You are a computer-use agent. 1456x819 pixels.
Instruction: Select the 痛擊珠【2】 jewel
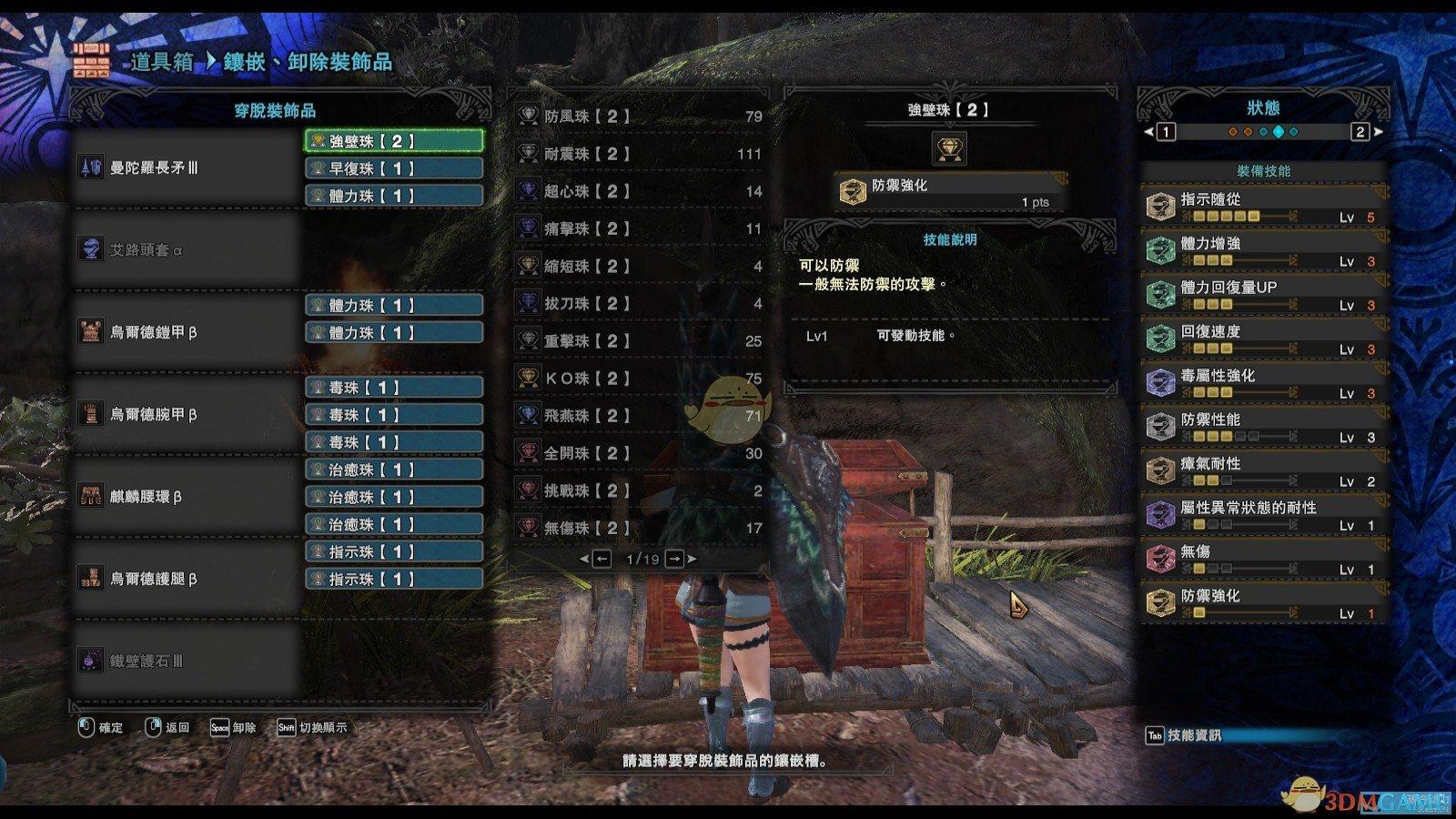(639, 228)
